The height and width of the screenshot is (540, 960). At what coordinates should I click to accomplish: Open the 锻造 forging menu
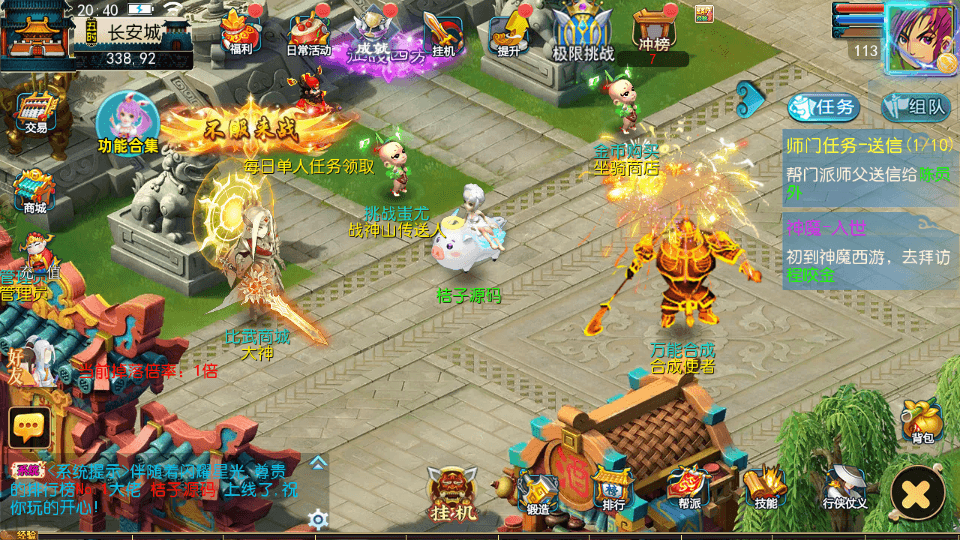[537, 491]
